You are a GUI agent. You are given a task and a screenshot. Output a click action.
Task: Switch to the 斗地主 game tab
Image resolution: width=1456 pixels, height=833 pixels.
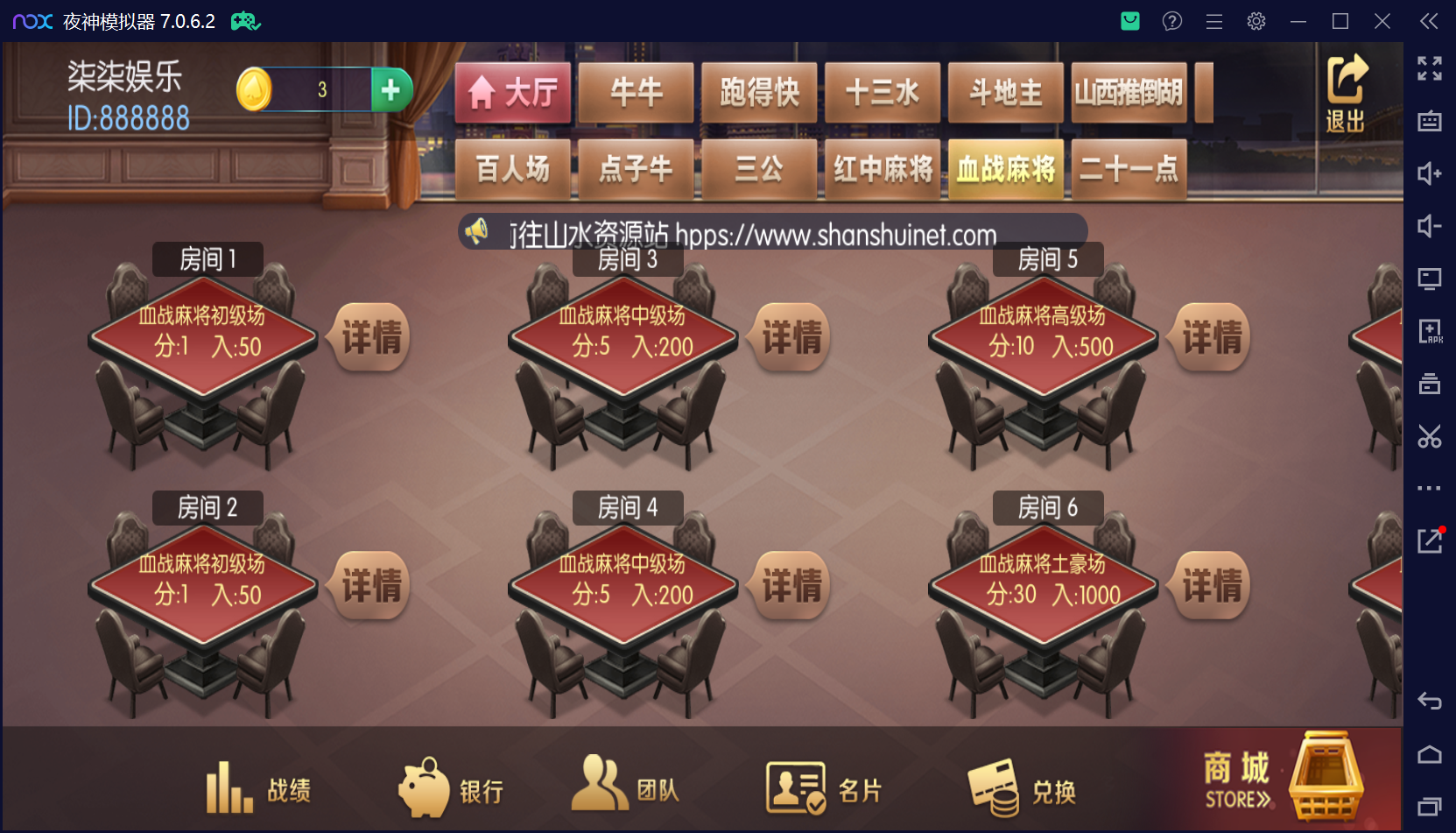pyautogui.click(x=1004, y=92)
